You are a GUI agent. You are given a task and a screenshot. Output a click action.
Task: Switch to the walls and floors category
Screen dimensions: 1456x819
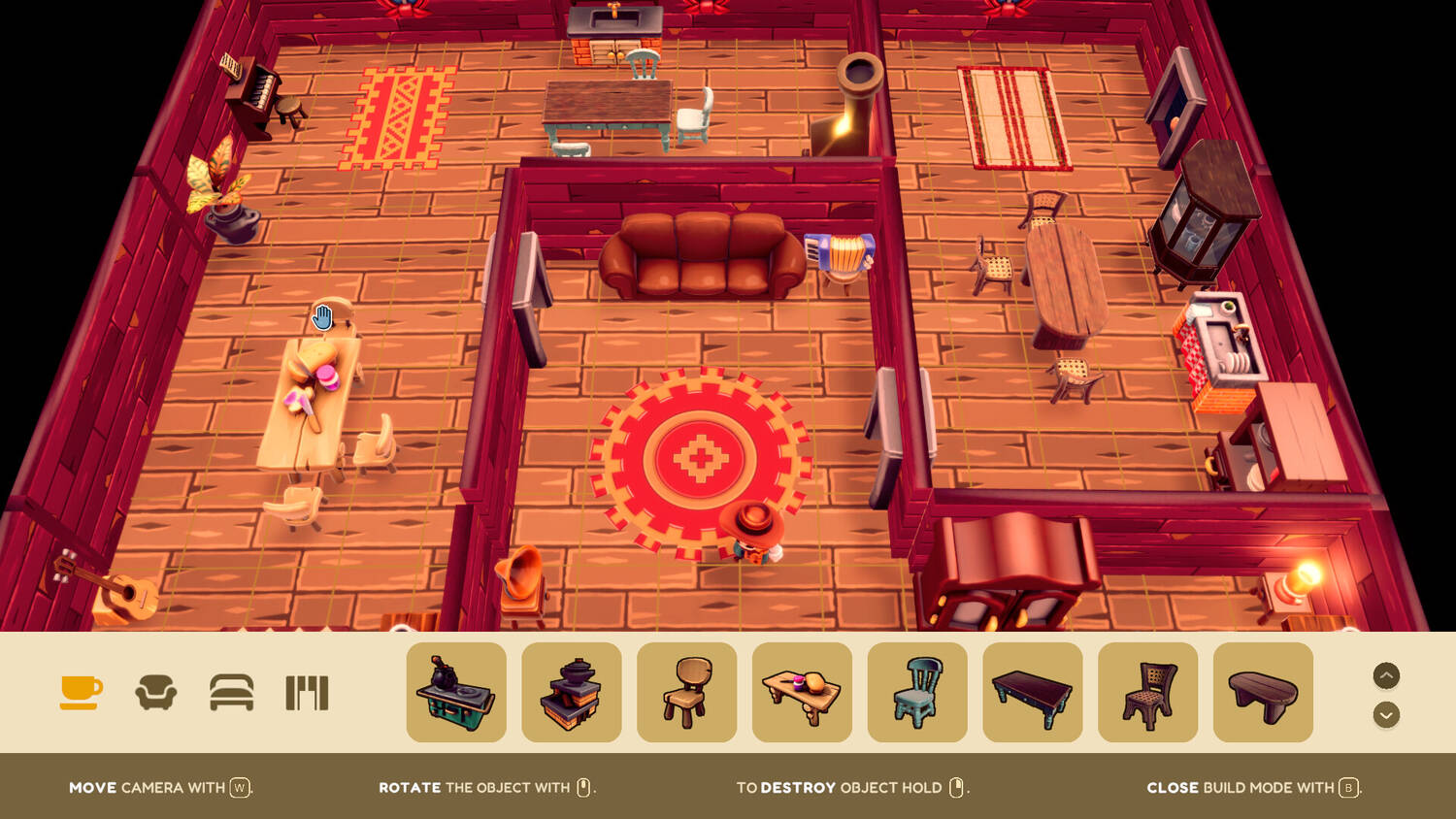click(x=307, y=693)
